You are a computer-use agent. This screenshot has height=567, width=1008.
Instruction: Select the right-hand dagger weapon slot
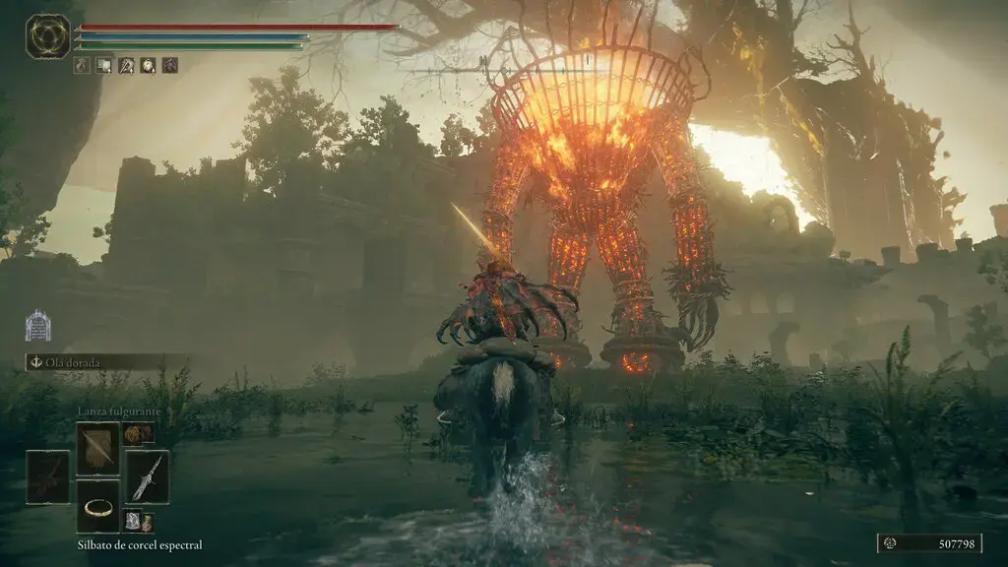click(x=147, y=477)
